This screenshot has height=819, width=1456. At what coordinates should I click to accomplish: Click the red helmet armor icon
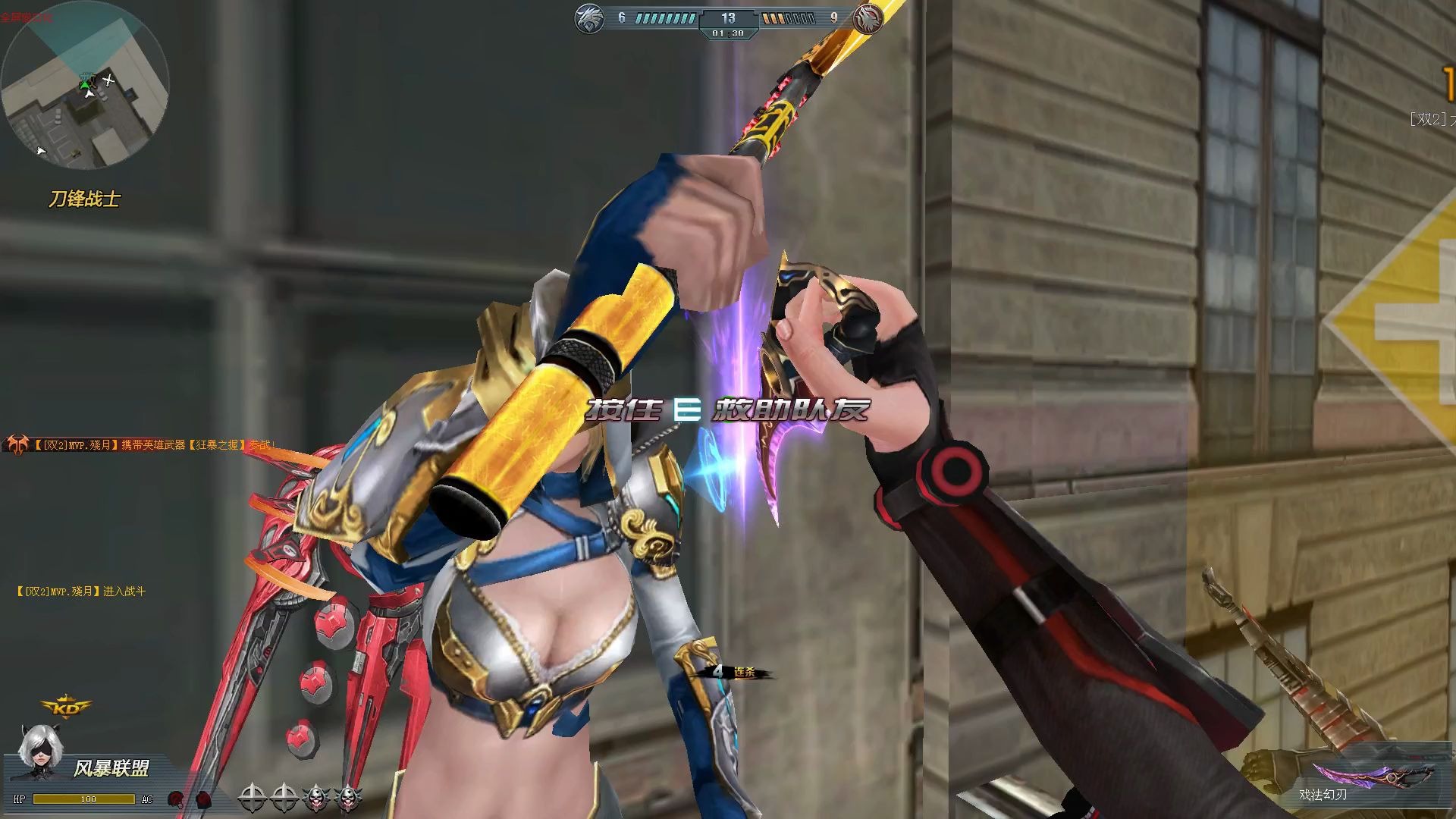click(176, 799)
